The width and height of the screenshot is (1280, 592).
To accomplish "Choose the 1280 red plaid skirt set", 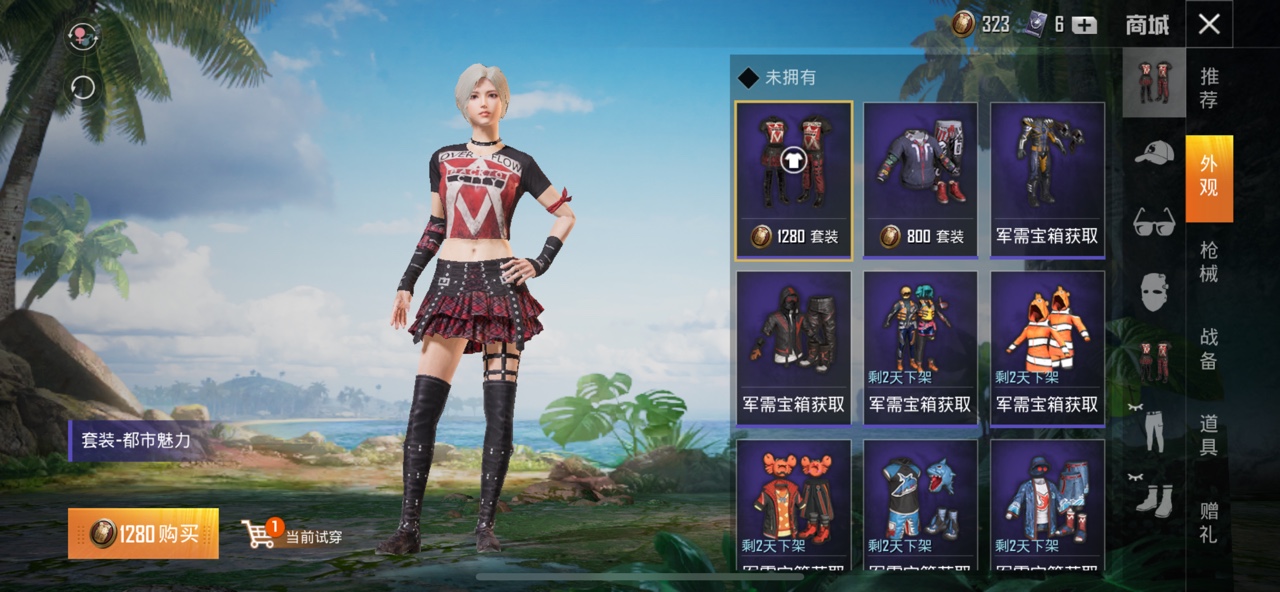I will pos(793,180).
